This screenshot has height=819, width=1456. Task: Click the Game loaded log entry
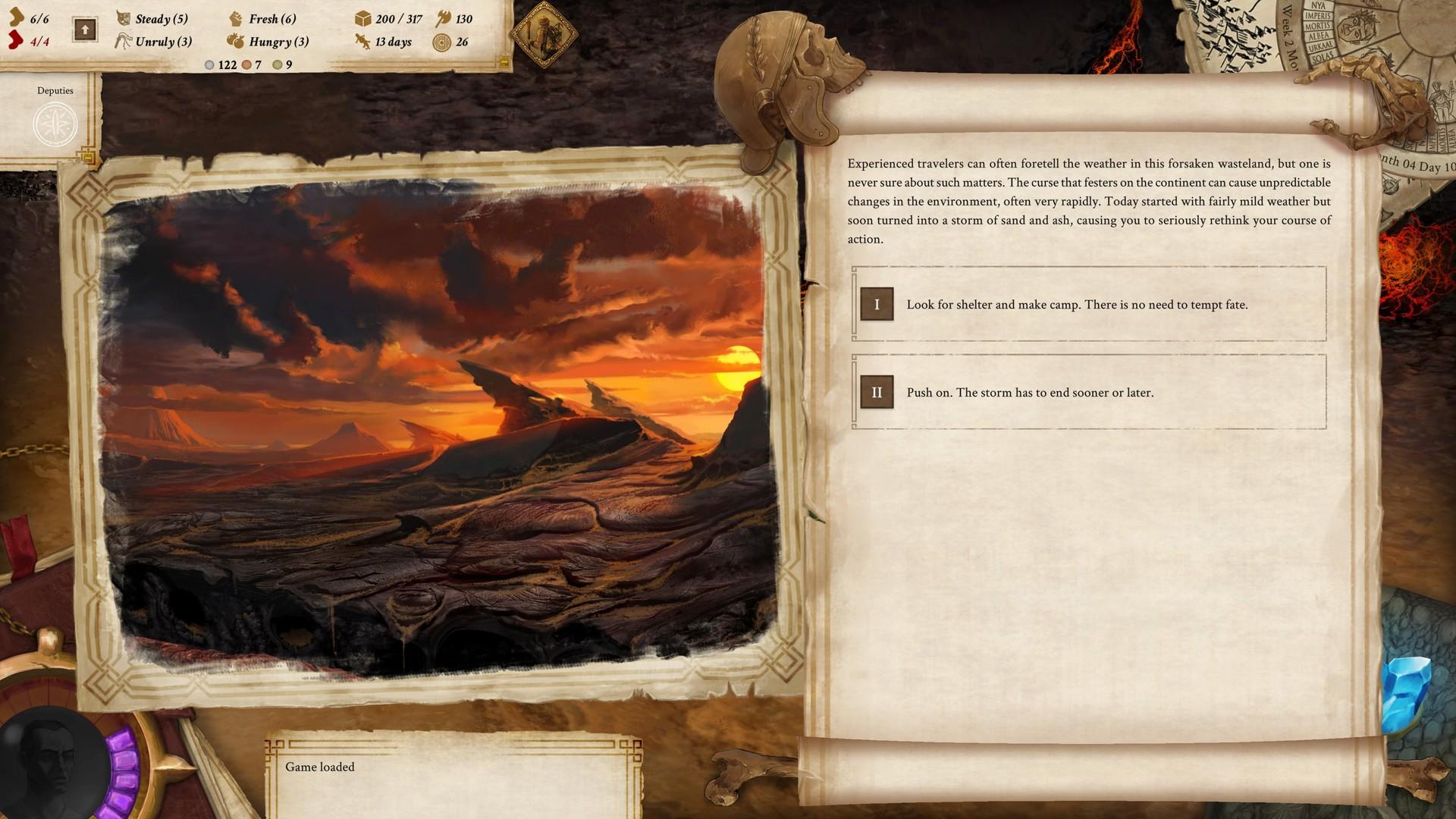(x=320, y=767)
